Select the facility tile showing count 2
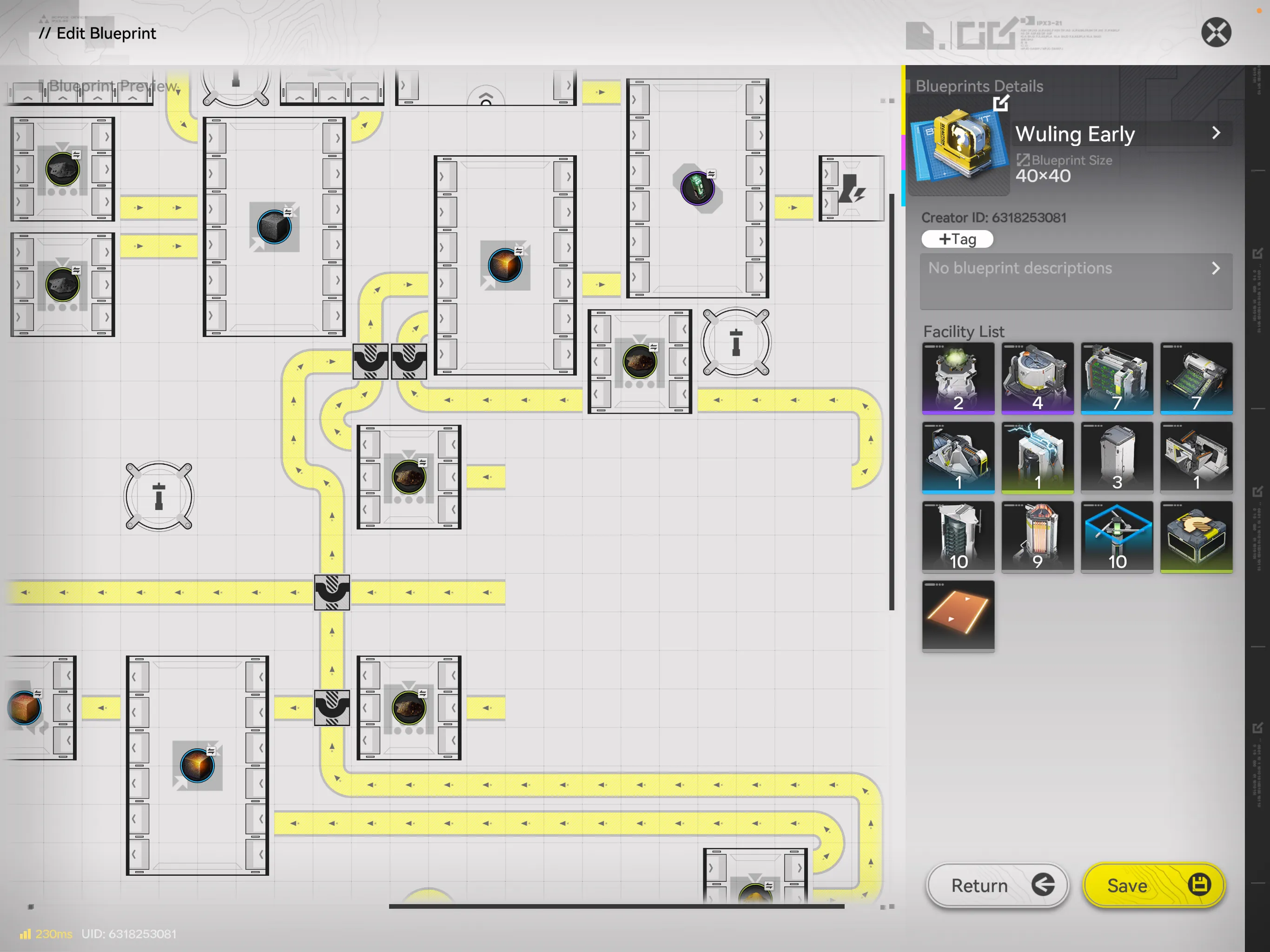 coord(958,378)
